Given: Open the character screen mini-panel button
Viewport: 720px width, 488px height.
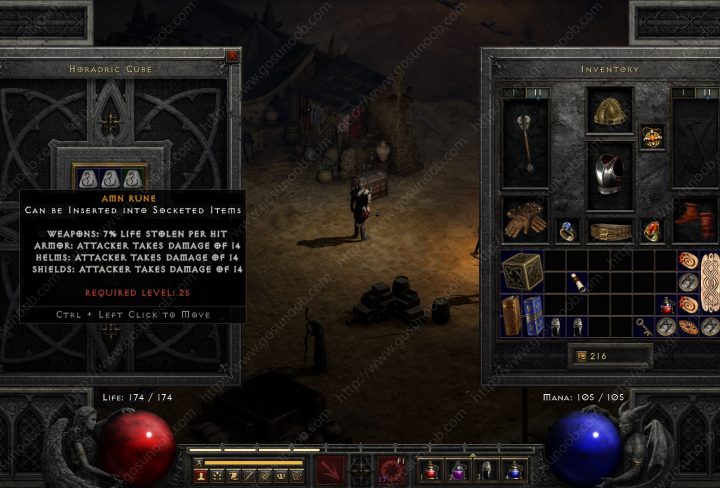Looking at the screenshot, I should coord(201,476).
